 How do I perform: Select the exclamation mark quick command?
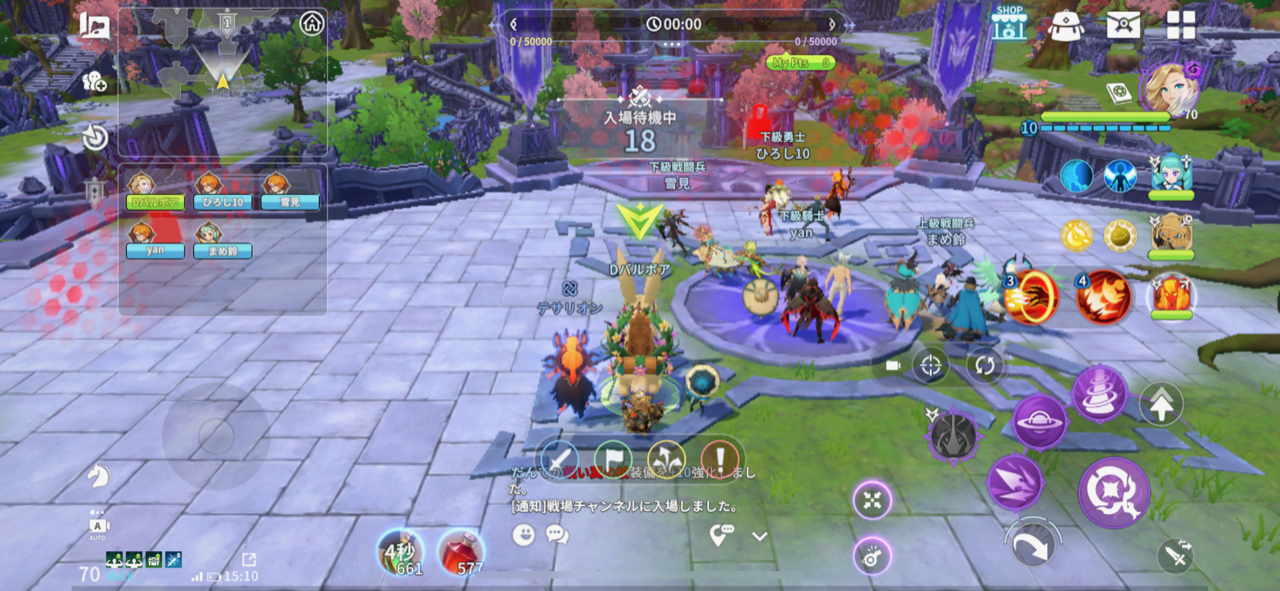click(x=718, y=457)
